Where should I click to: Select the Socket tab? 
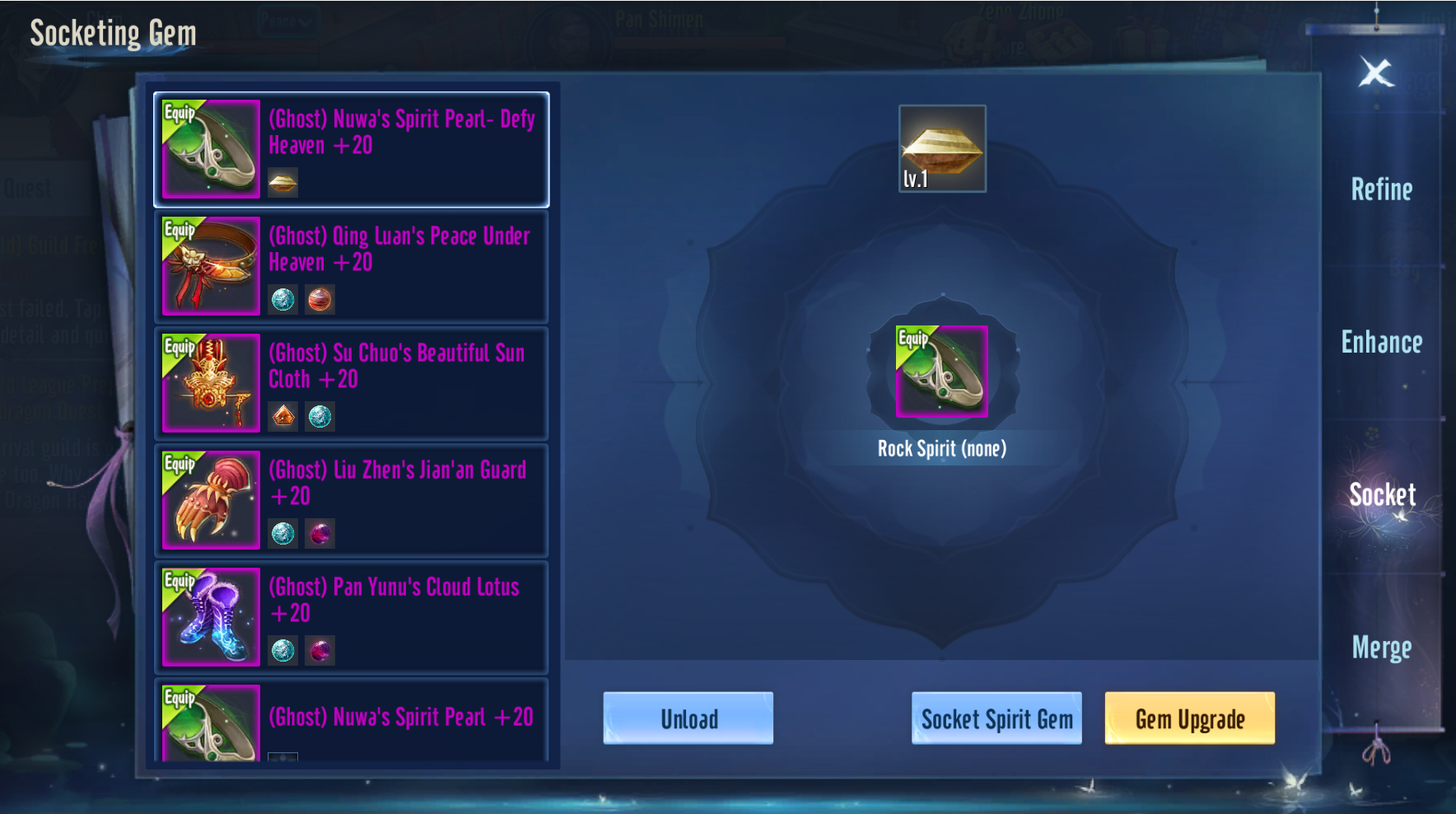click(x=1382, y=494)
